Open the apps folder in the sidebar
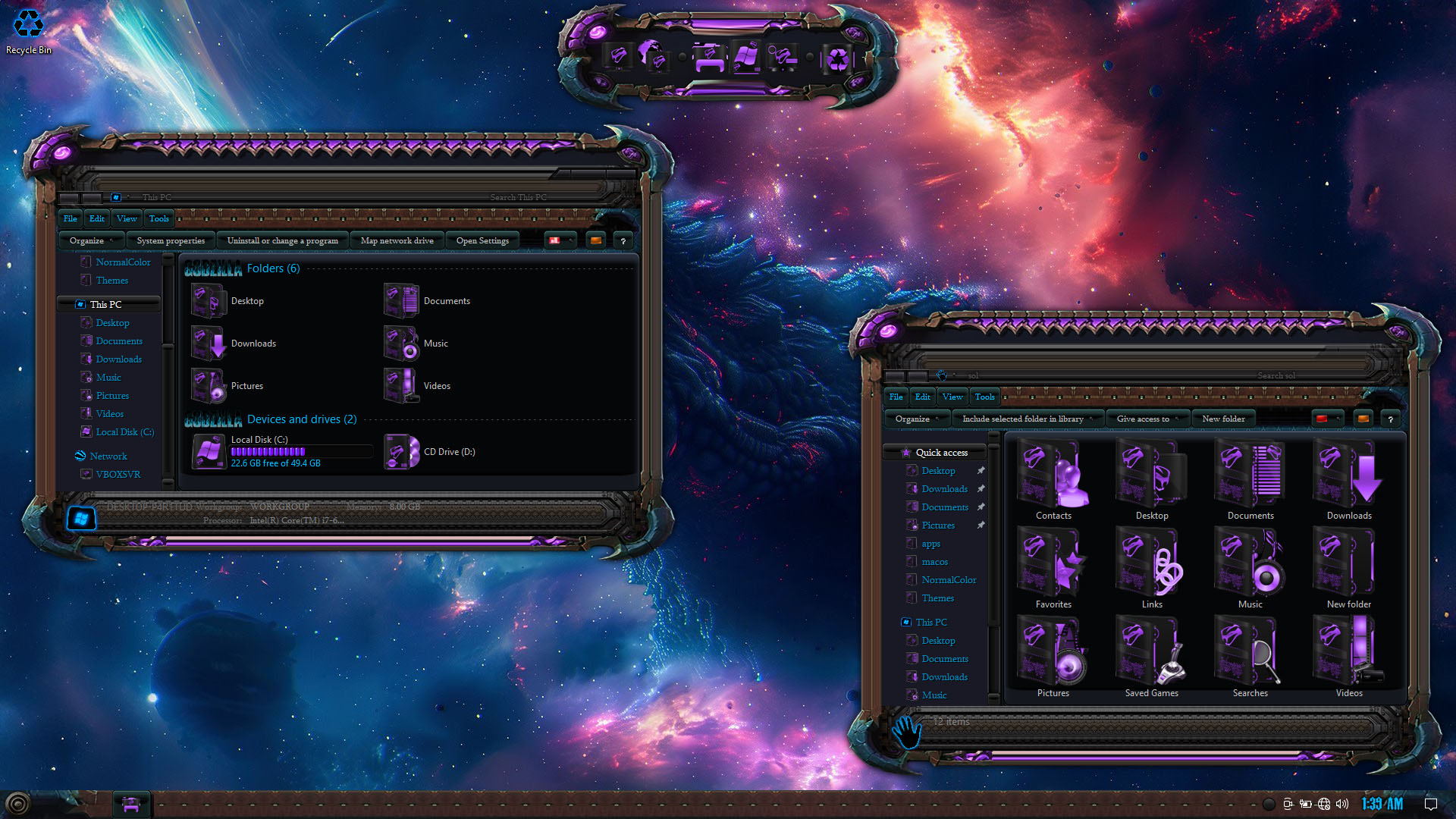 tap(930, 544)
